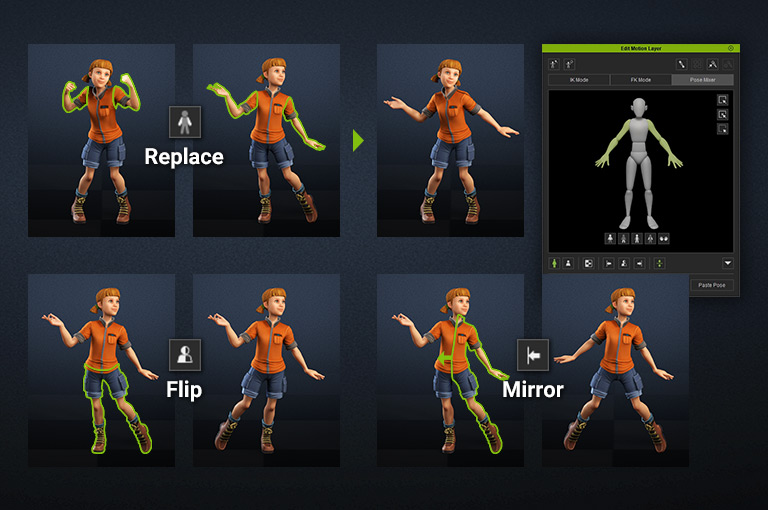Image resolution: width=768 pixels, height=510 pixels.
Task: Select the Pose Mixer tab
Action: click(x=702, y=80)
